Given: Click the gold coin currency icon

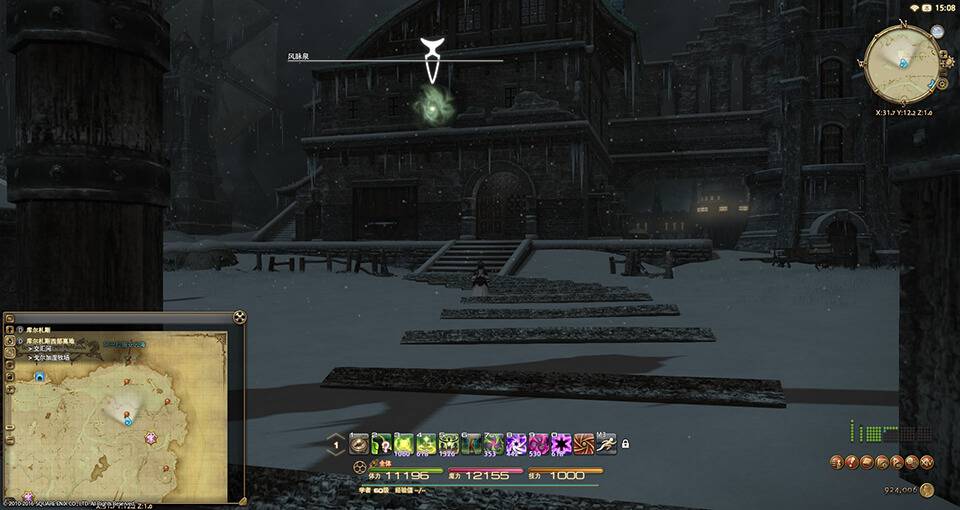Looking at the screenshot, I should pyautogui.click(x=926, y=490).
